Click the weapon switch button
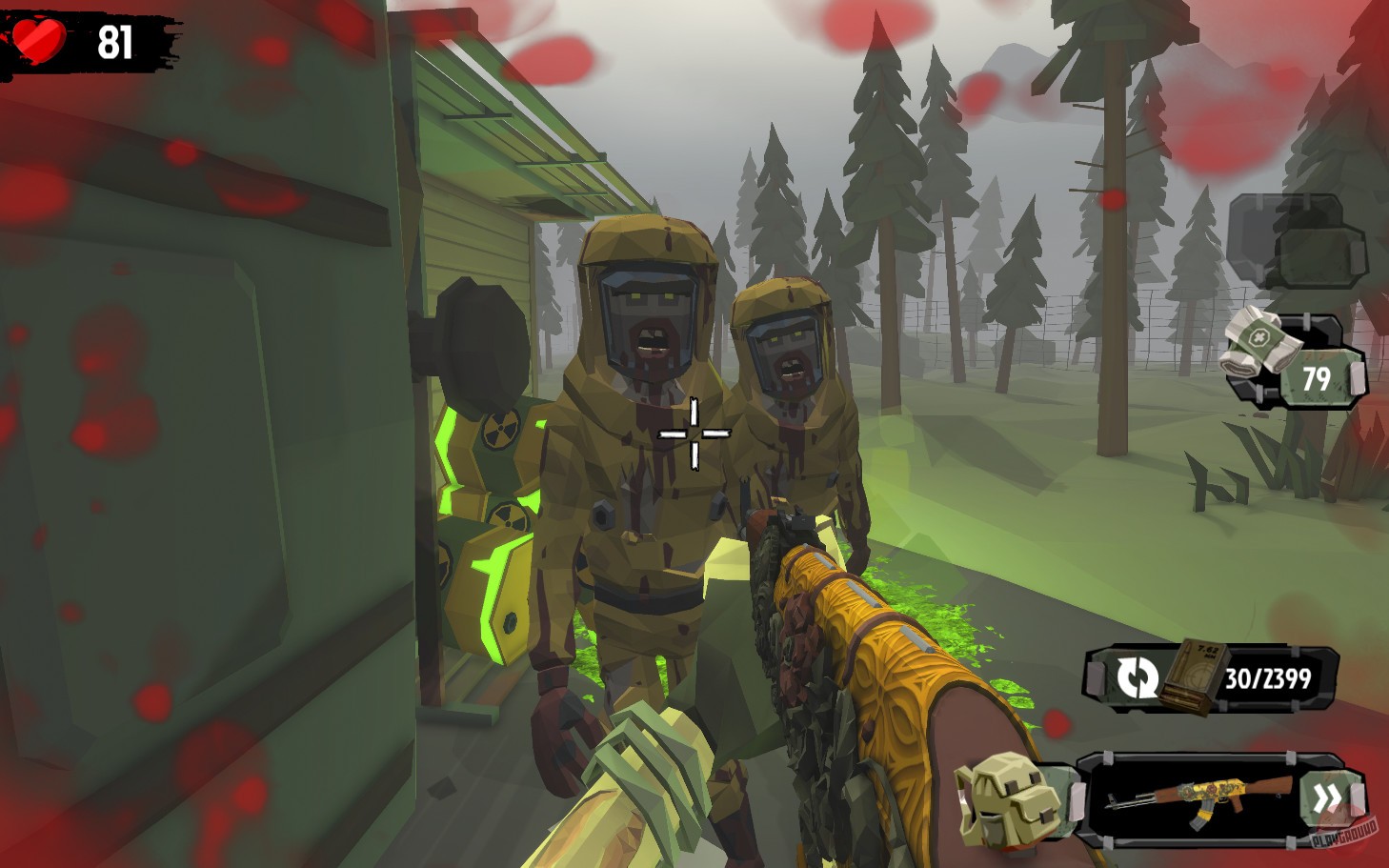1389x868 pixels. 1137,678
